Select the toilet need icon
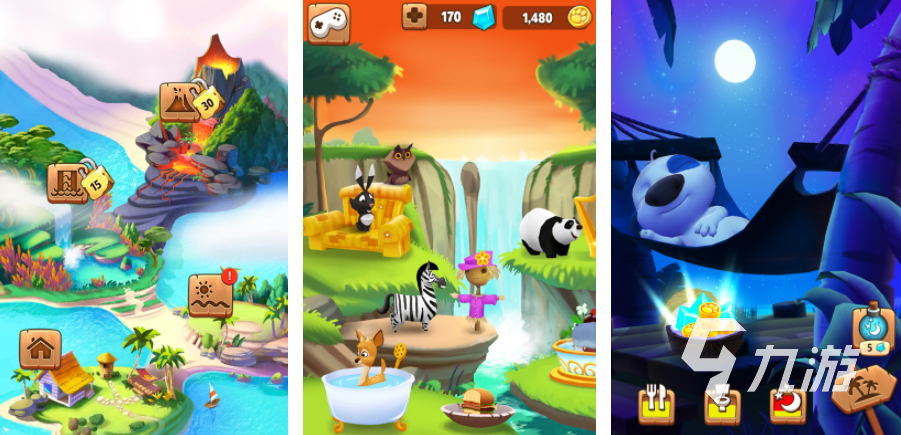The height and width of the screenshot is (435, 901). point(720,404)
